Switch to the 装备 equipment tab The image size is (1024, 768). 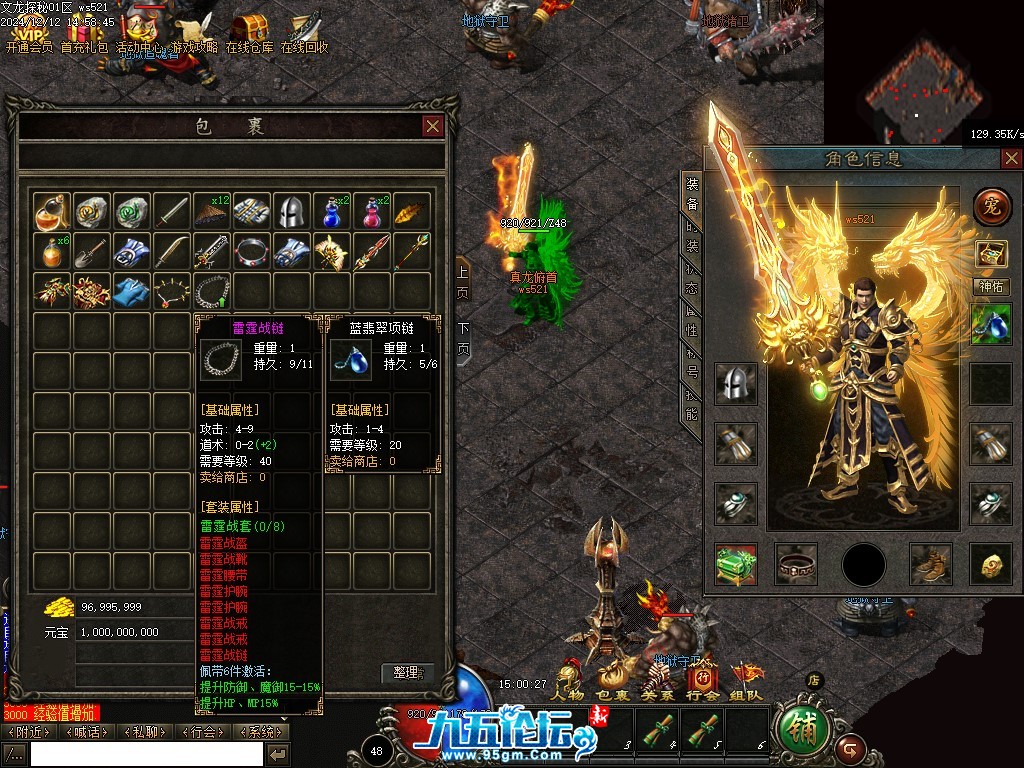[691, 195]
